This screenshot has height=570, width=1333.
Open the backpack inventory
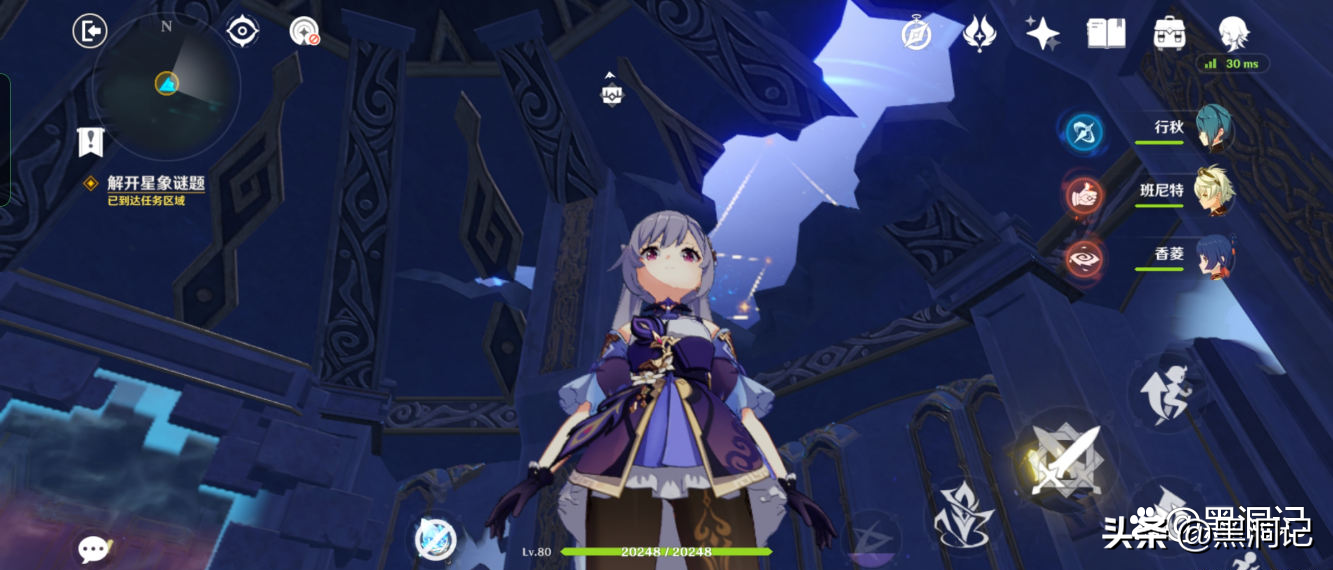coord(1169,34)
